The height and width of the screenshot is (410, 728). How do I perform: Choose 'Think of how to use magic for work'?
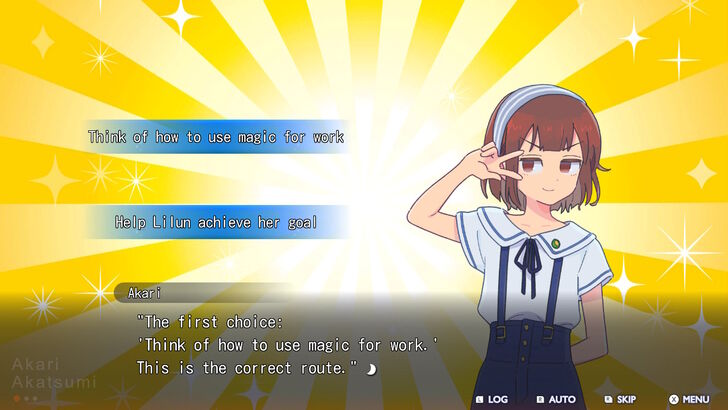pos(215,137)
